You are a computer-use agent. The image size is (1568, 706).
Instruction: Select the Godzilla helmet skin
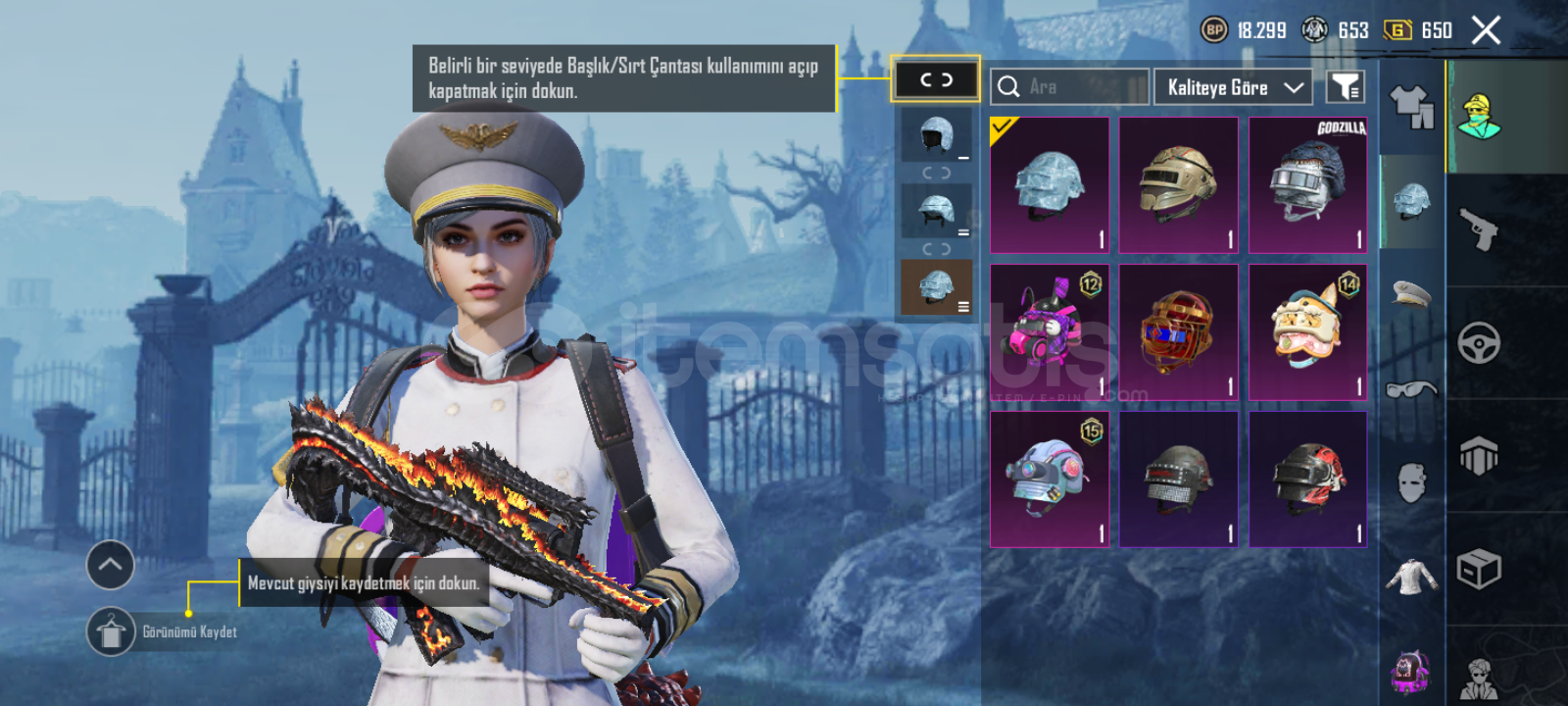click(x=1307, y=185)
